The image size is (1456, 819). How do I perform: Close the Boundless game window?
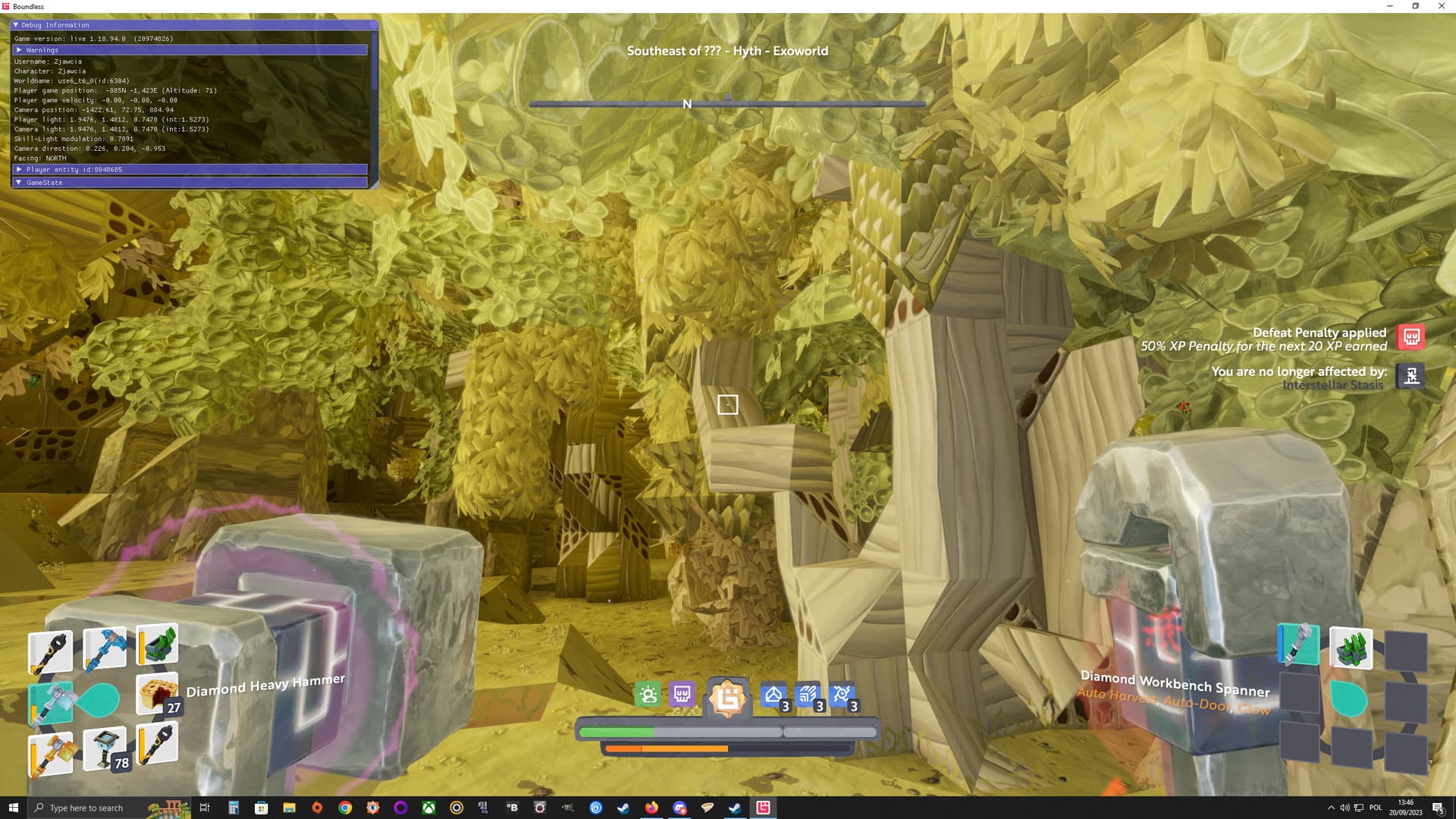[x=1441, y=6]
